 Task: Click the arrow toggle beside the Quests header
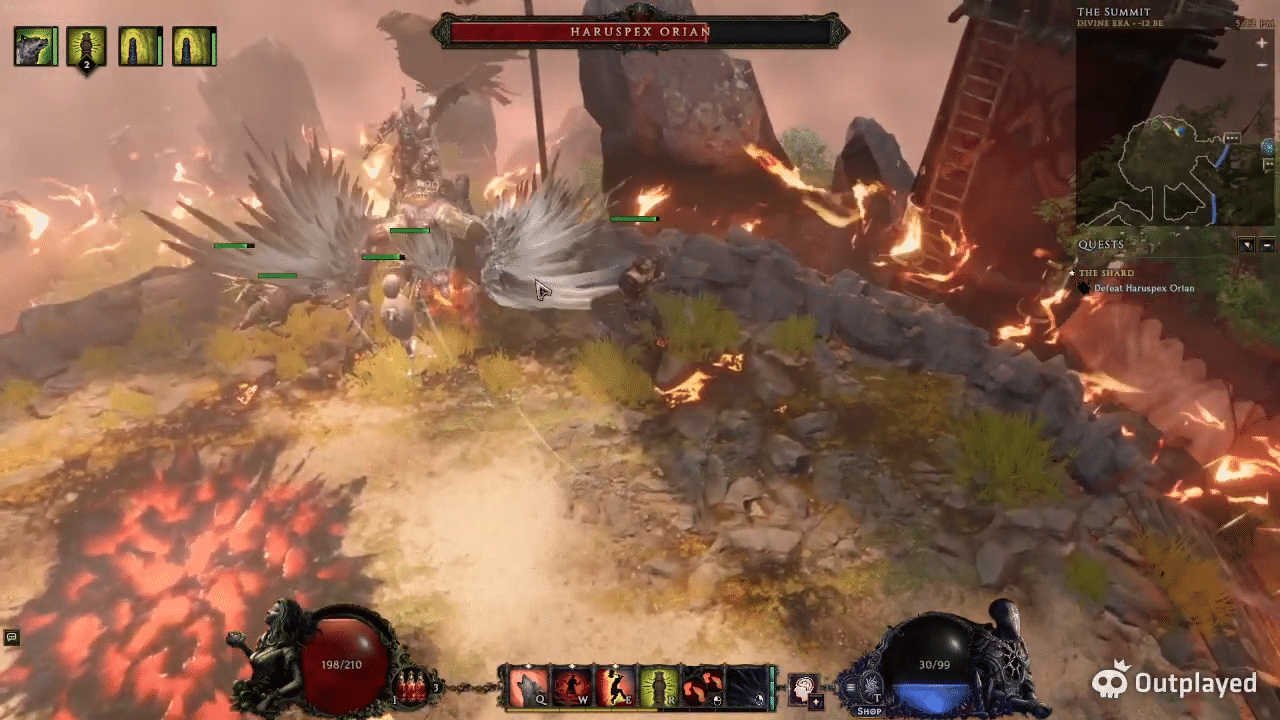point(1246,245)
